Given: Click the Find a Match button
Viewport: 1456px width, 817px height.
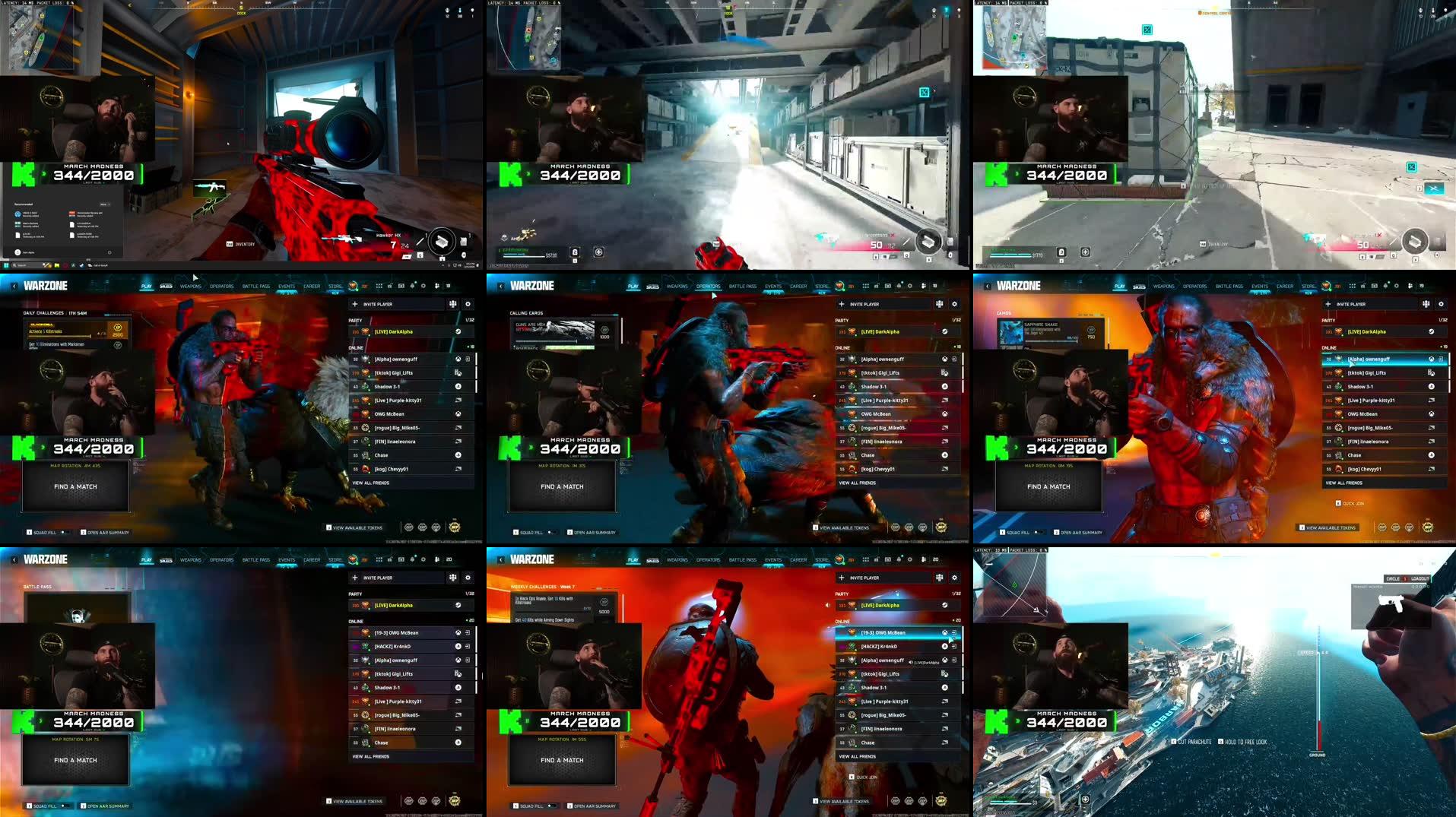Looking at the screenshot, I should (x=76, y=486).
